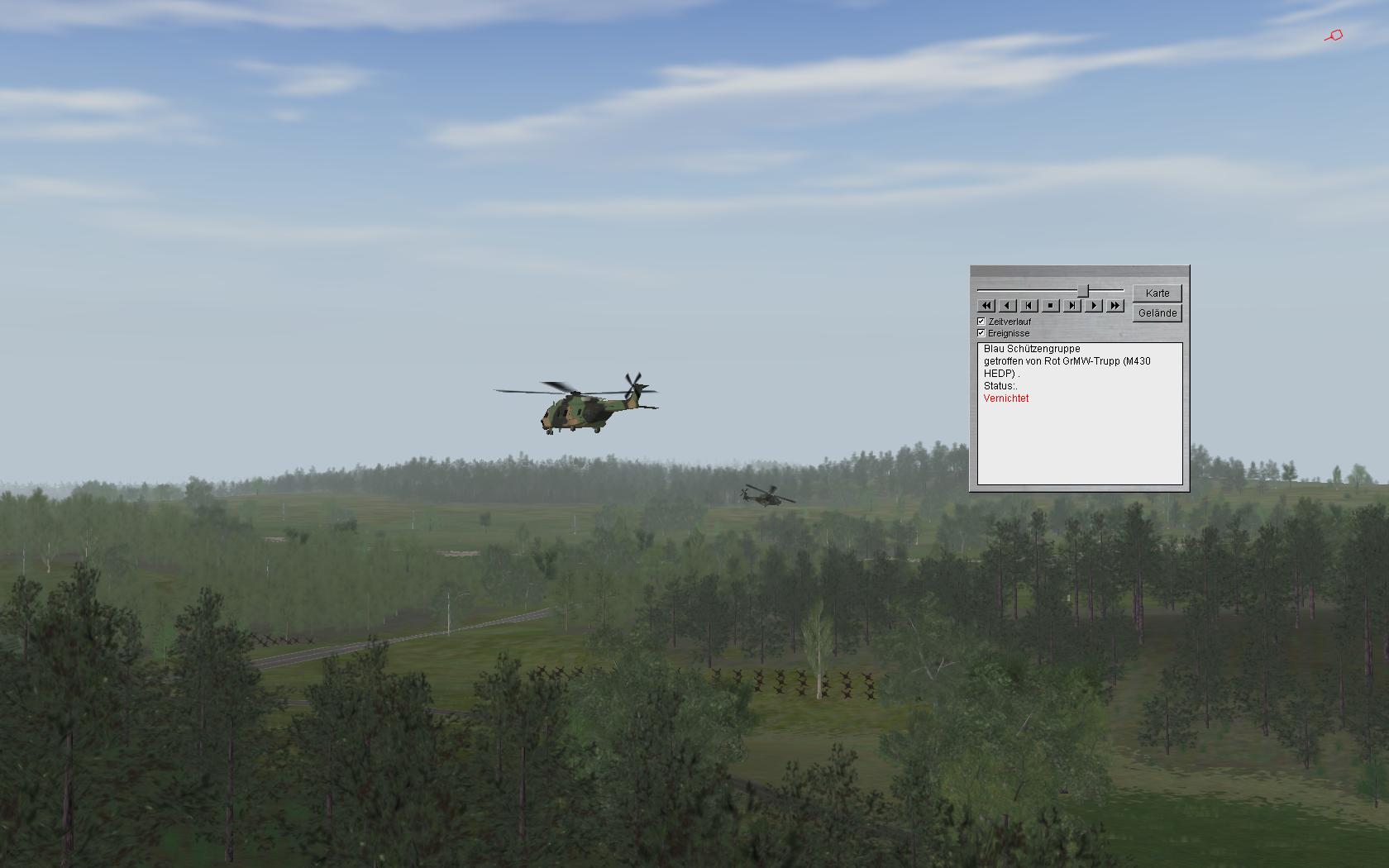The width and height of the screenshot is (1389, 868).
Task: Play the replay forward
Action: coord(1093,306)
